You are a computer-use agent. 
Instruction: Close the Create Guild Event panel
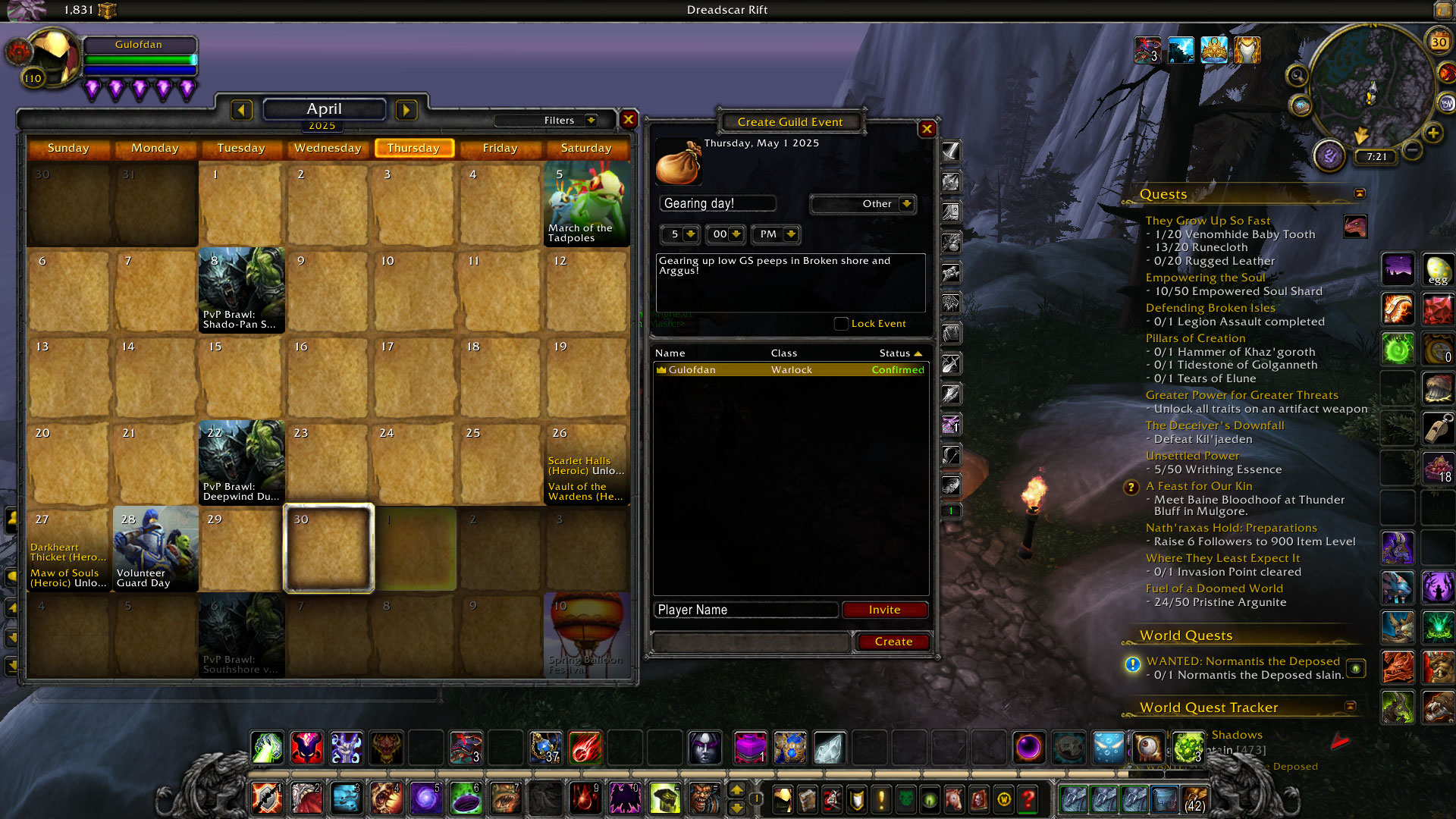[x=927, y=129]
